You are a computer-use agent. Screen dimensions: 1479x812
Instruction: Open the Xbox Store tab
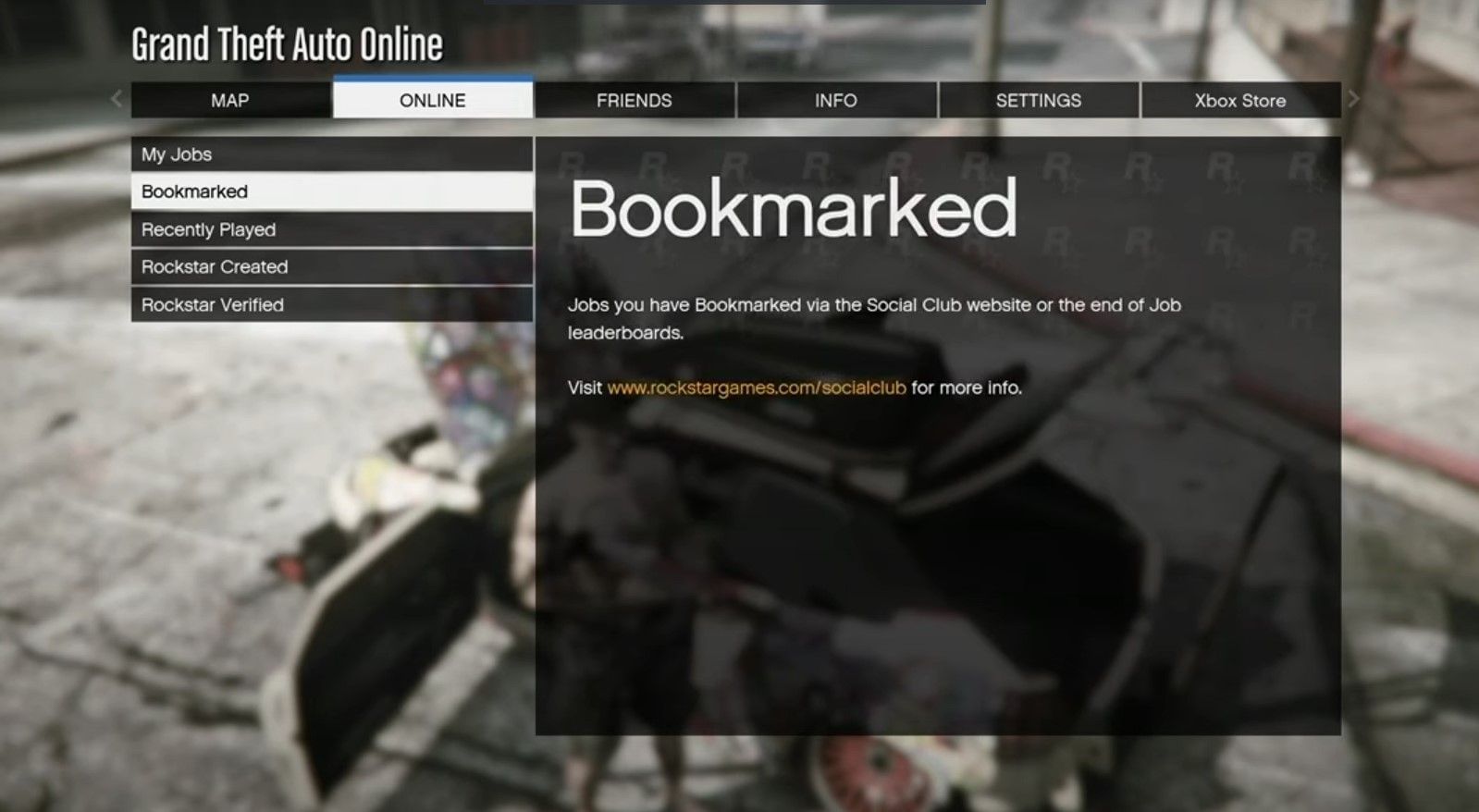1239,100
